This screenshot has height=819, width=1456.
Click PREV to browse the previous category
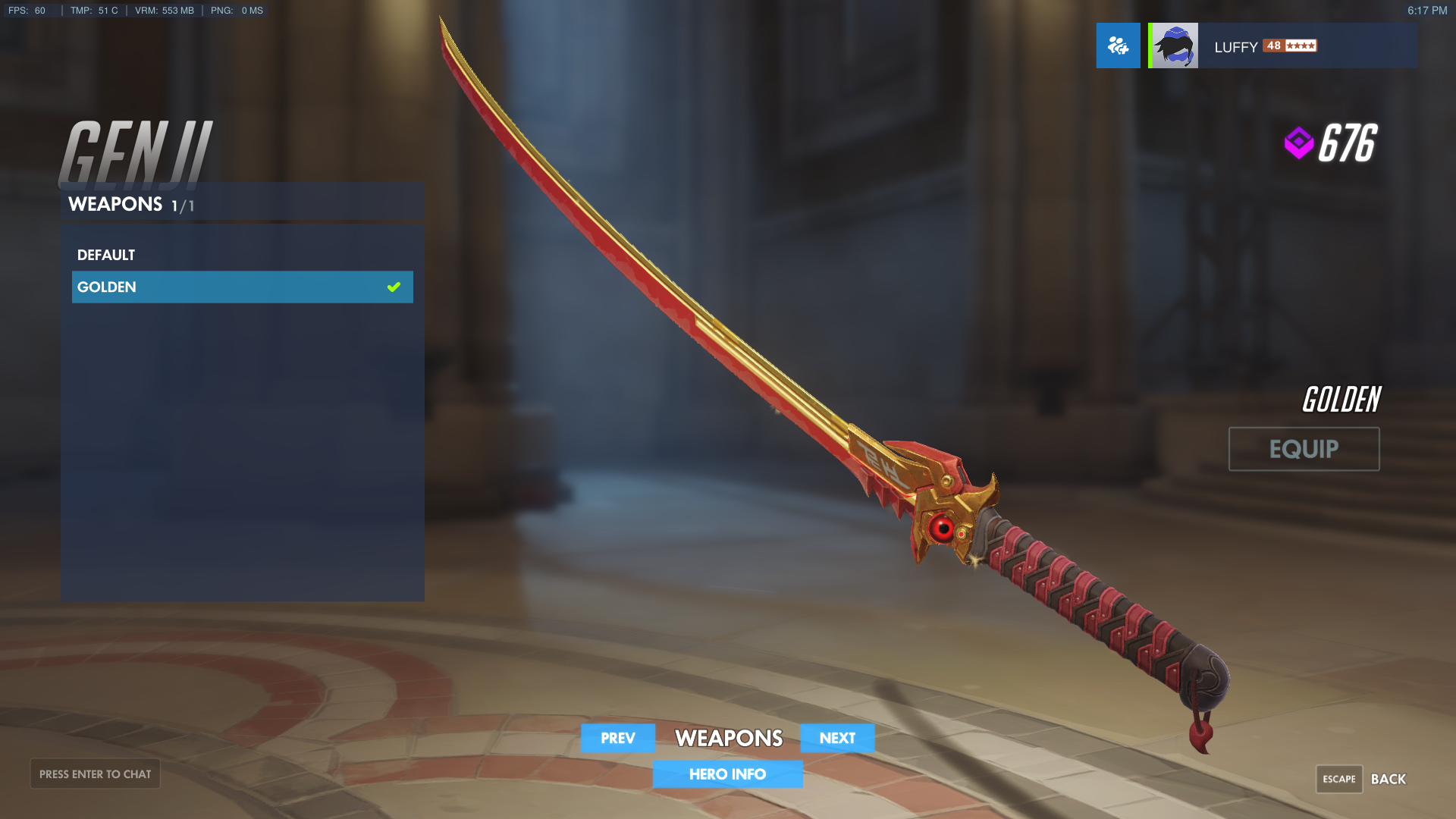tap(617, 738)
